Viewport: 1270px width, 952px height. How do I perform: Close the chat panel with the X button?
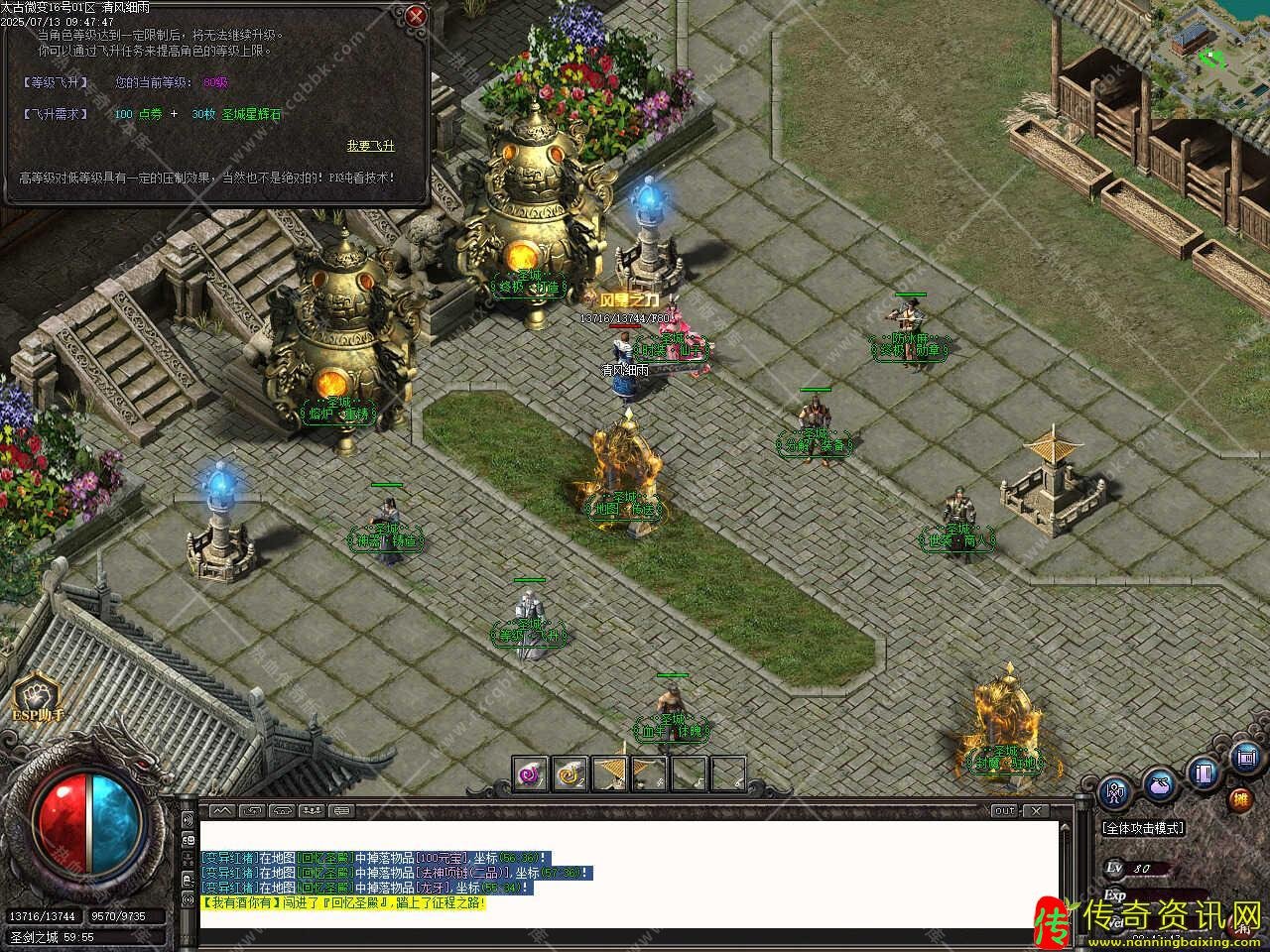click(x=1037, y=811)
